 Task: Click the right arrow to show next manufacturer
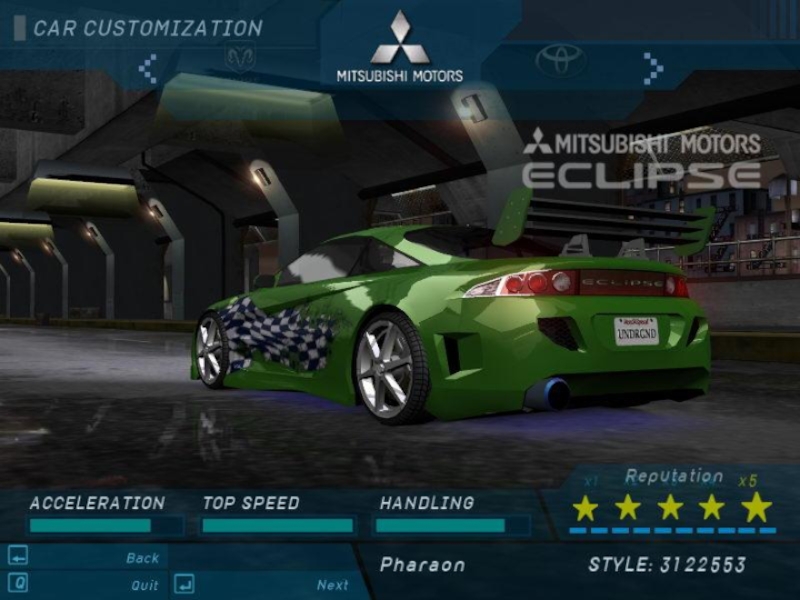(653, 68)
